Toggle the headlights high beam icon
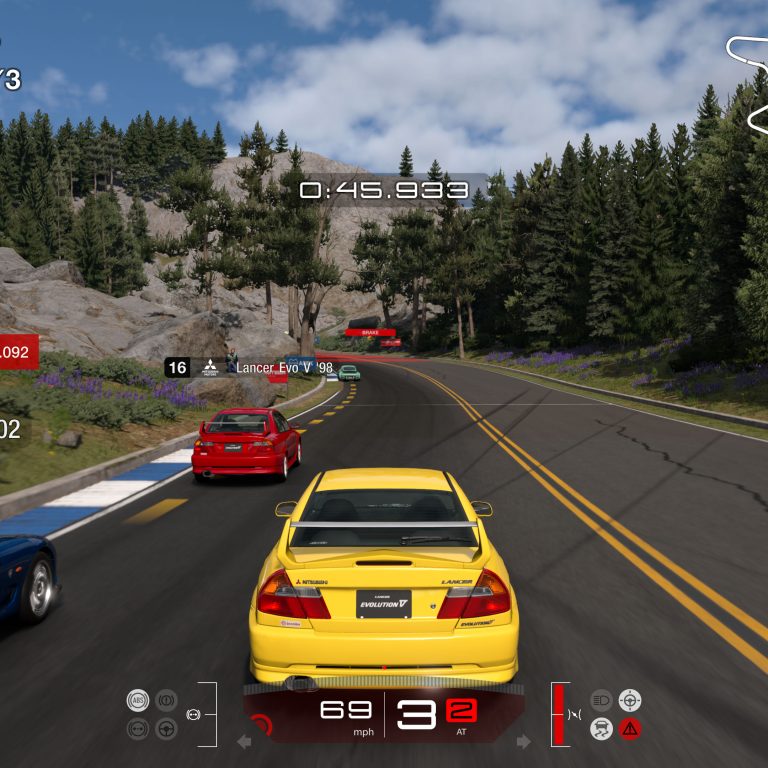768x768 pixels. pyautogui.click(x=601, y=700)
